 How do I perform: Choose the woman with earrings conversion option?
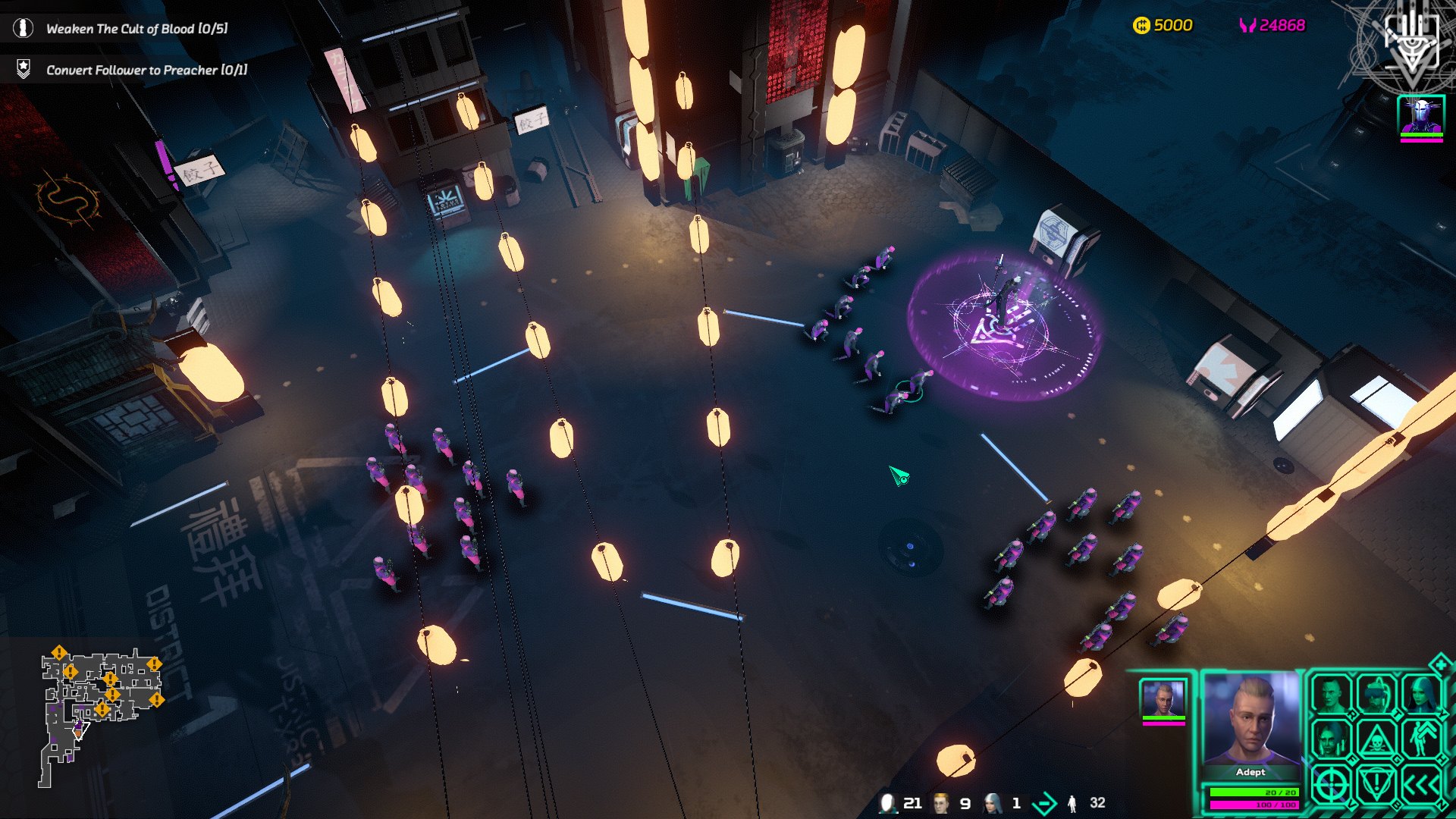coord(1331,739)
